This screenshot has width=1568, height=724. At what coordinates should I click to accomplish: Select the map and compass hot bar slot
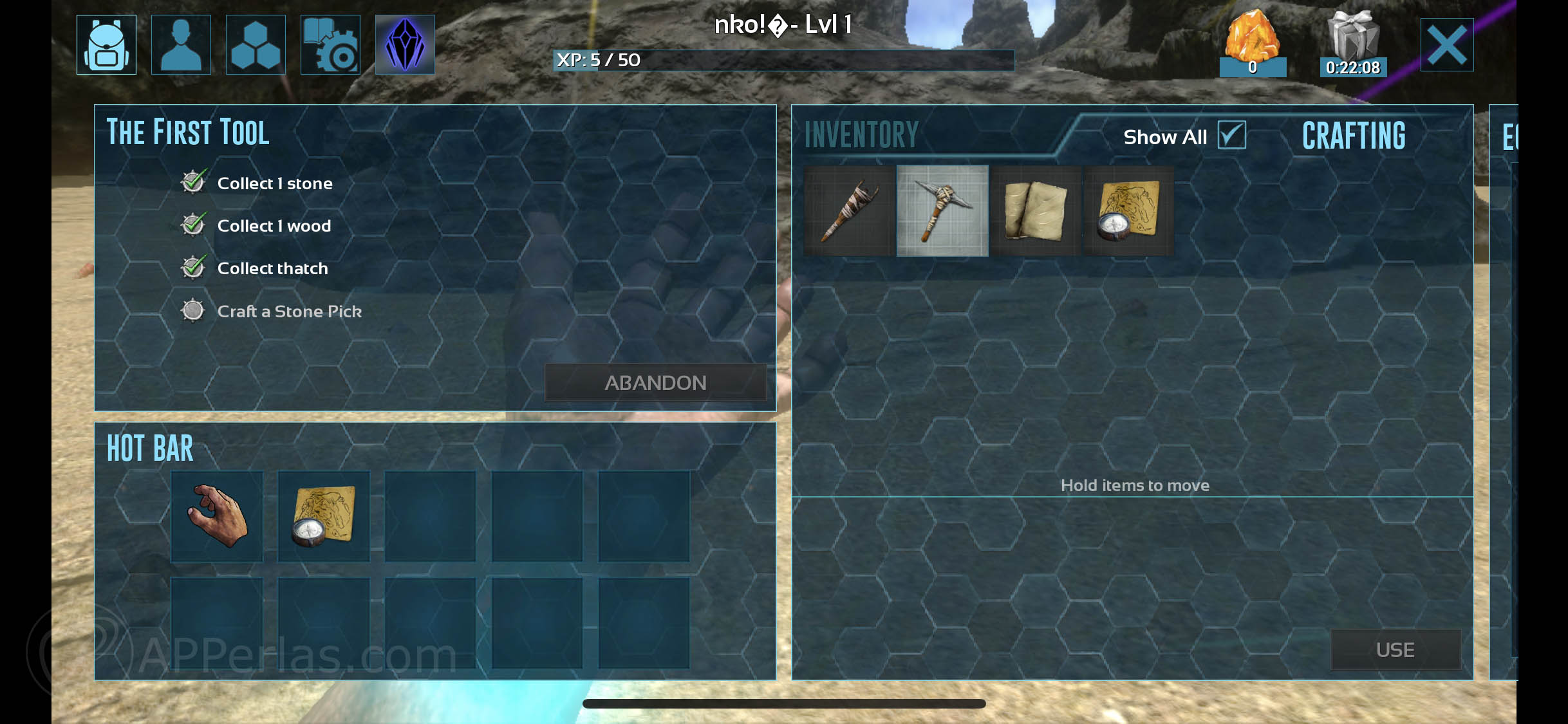[x=324, y=516]
